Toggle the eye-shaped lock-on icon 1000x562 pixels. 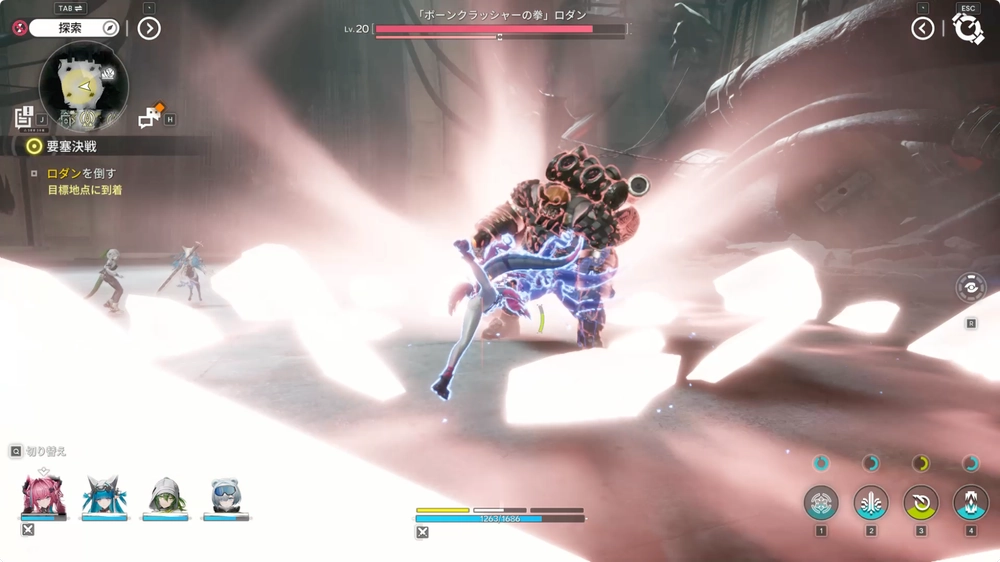[970, 287]
